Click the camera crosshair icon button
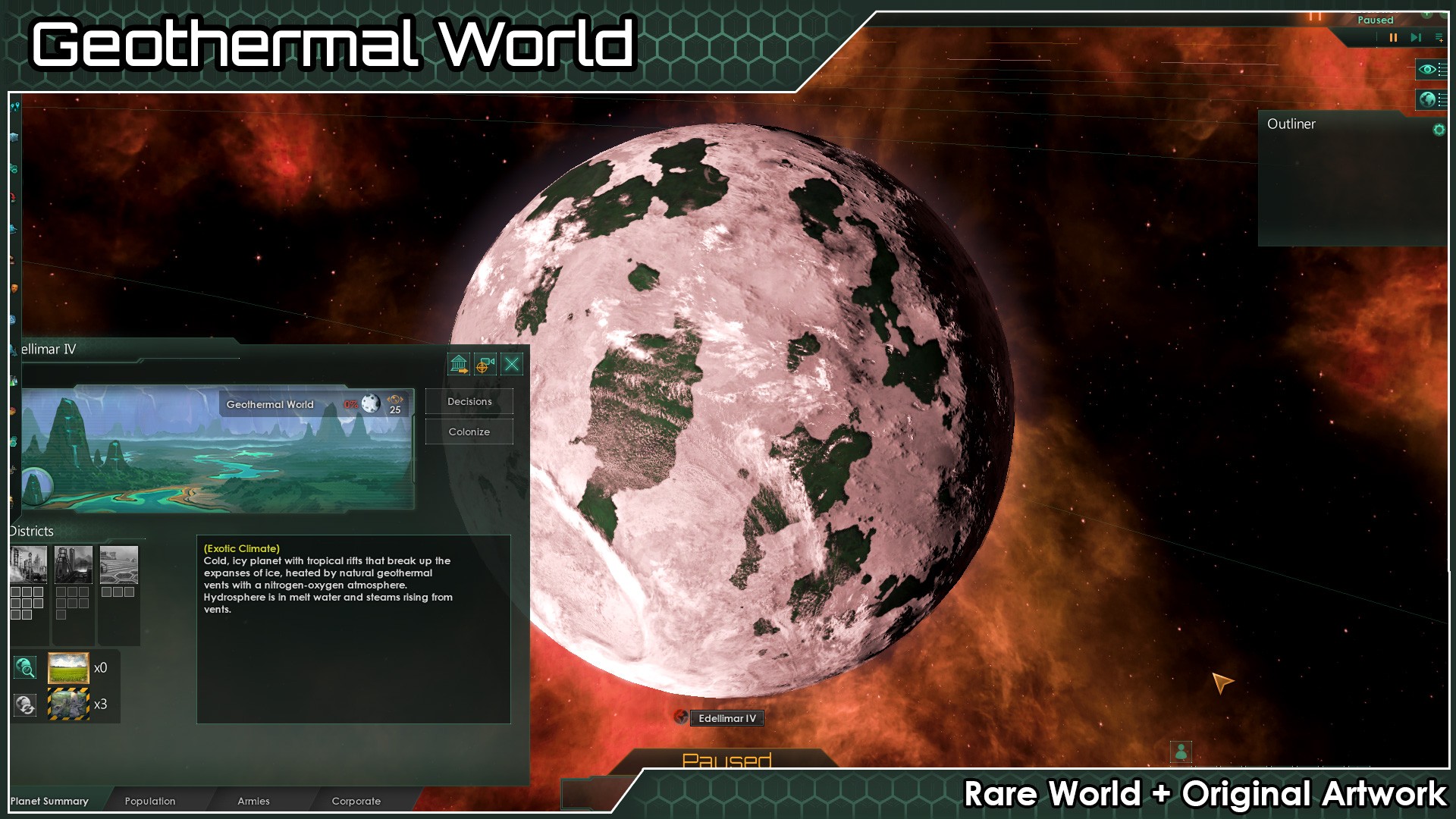Image resolution: width=1456 pixels, height=819 pixels. [x=485, y=365]
